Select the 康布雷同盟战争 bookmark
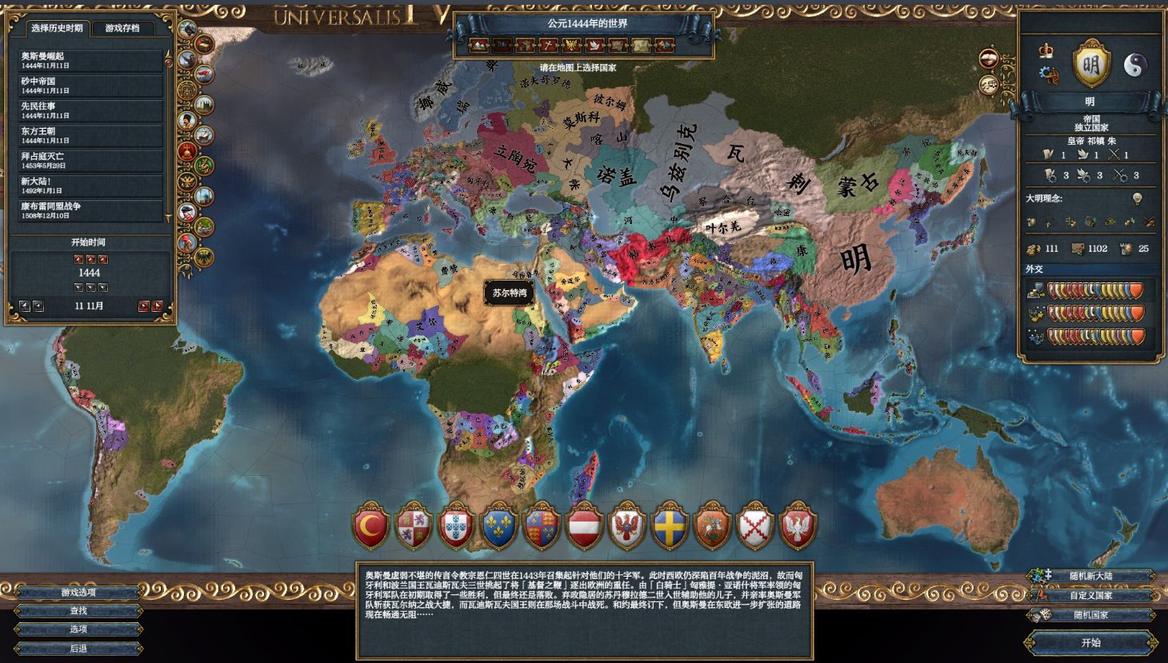Screen dimensions: 1168x663 pyautogui.click(x=88, y=209)
